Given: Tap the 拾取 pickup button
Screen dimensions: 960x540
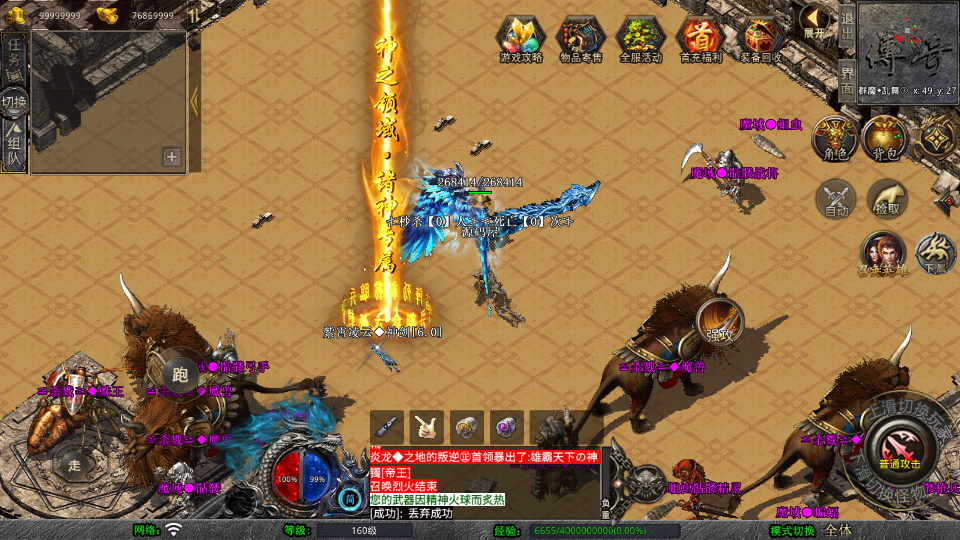Looking at the screenshot, I should tap(887, 198).
